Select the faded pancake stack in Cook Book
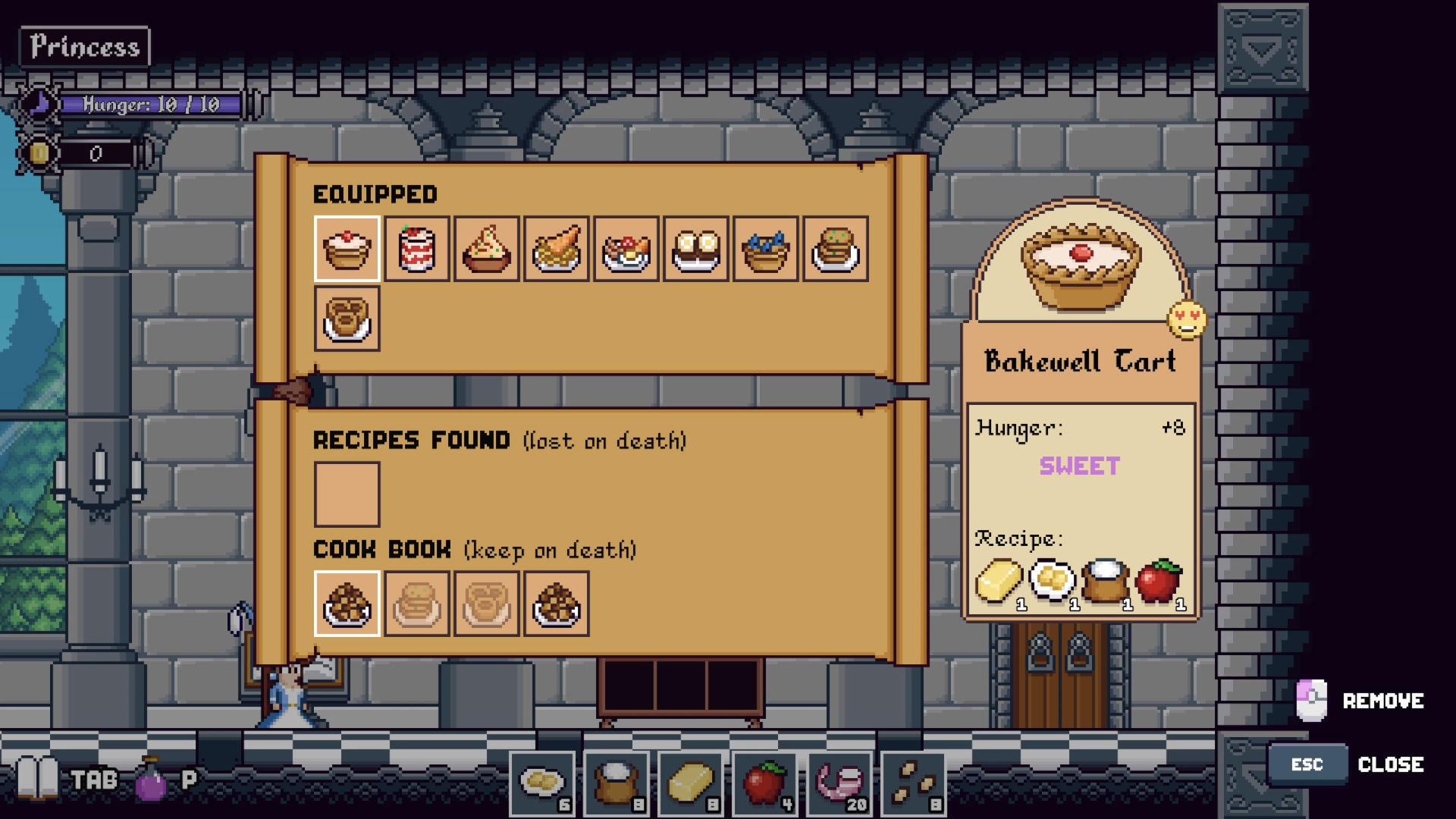 pos(416,604)
